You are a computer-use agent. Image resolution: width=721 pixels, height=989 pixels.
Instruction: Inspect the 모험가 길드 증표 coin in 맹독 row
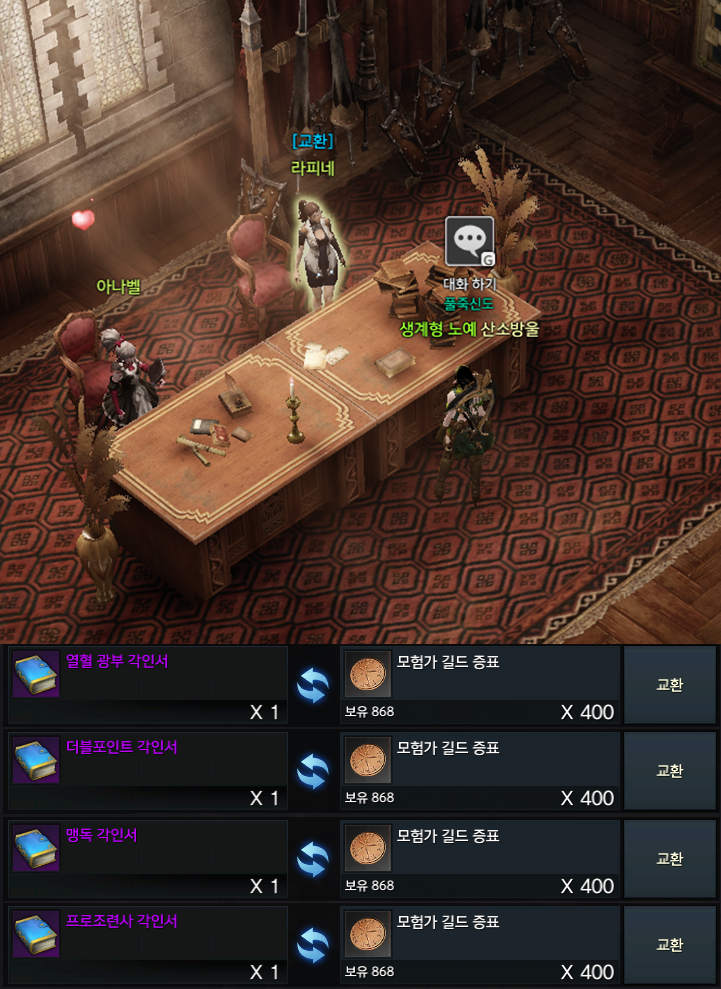point(367,848)
